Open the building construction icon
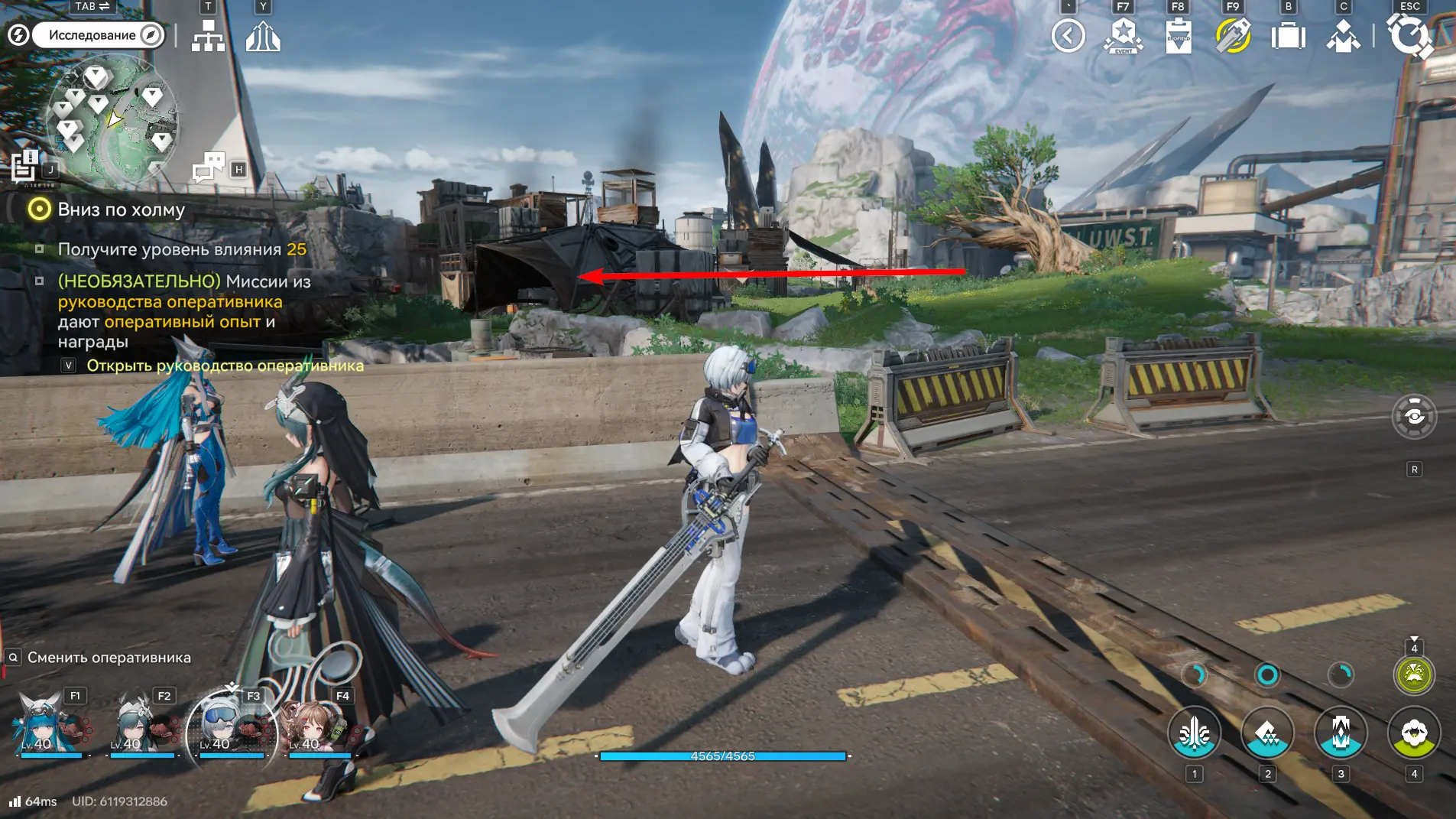 pyautogui.click(x=263, y=35)
